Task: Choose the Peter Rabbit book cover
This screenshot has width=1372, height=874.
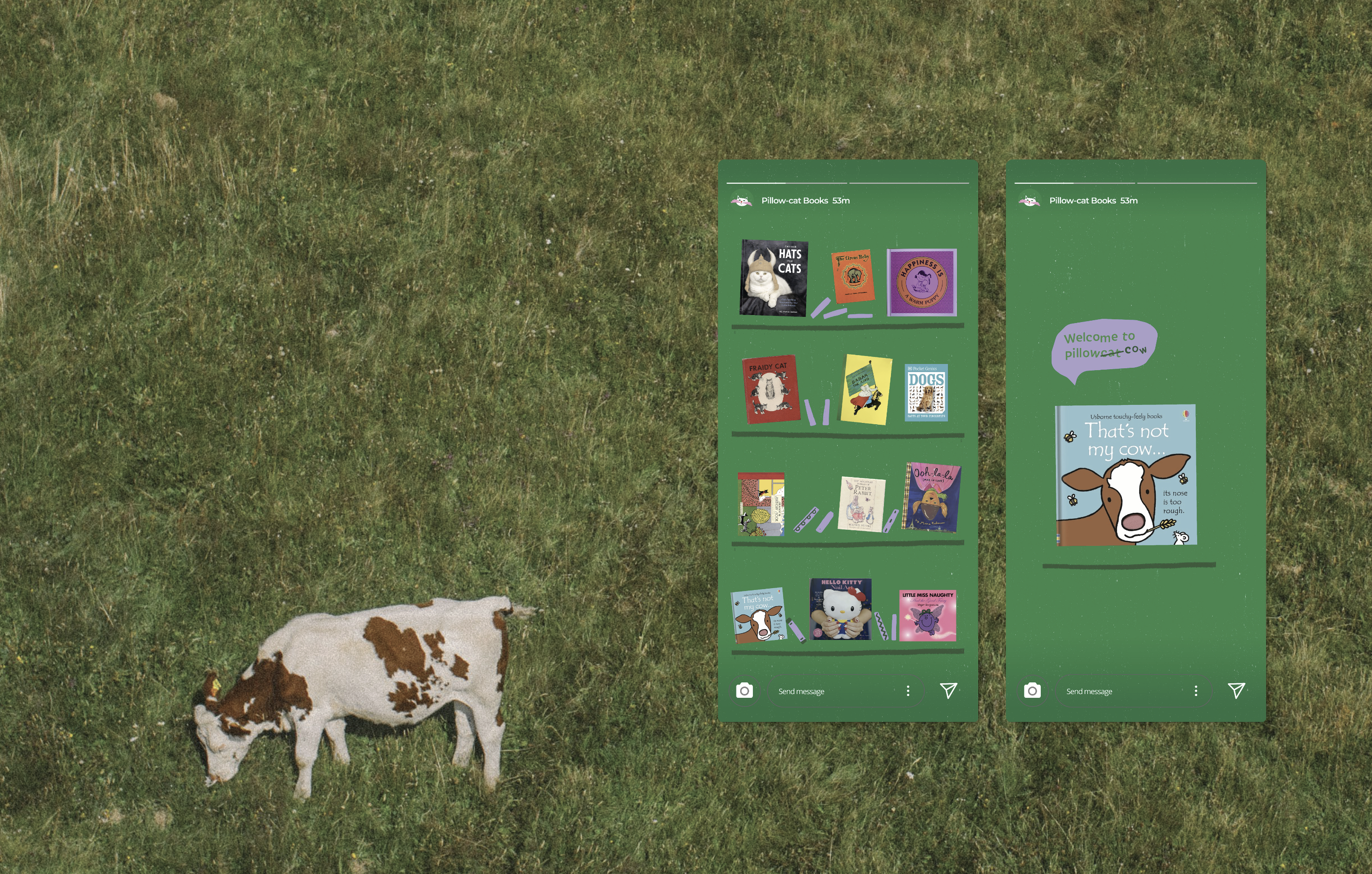Action: click(861, 504)
